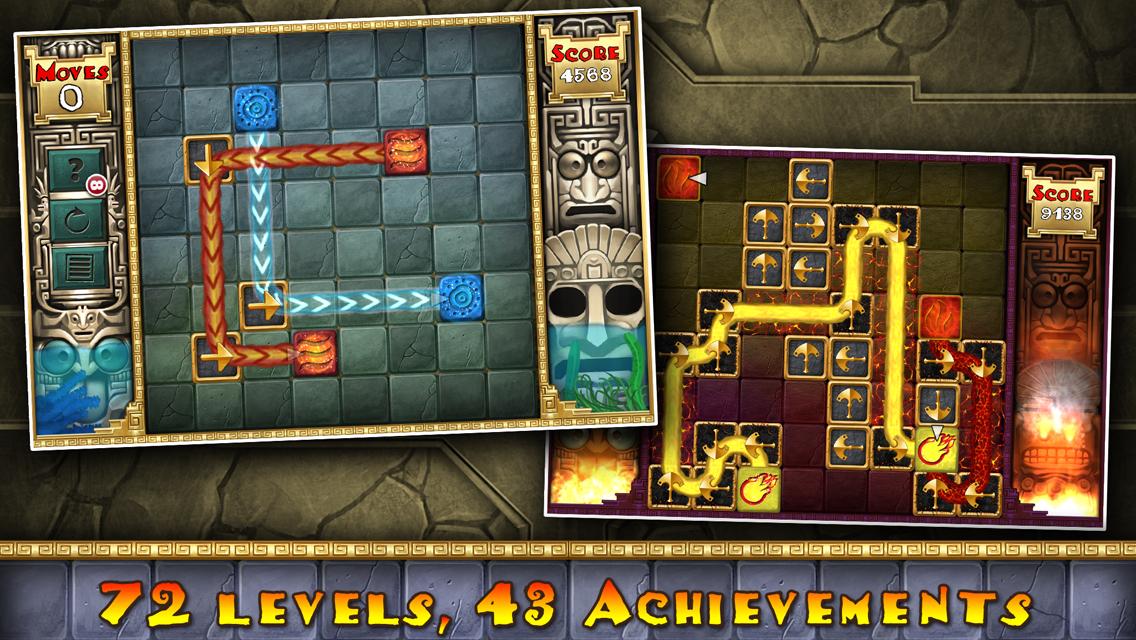Choose the red block where the red trail starts
The width and height of the screenshot is (1136, 640).
point(406,151)
